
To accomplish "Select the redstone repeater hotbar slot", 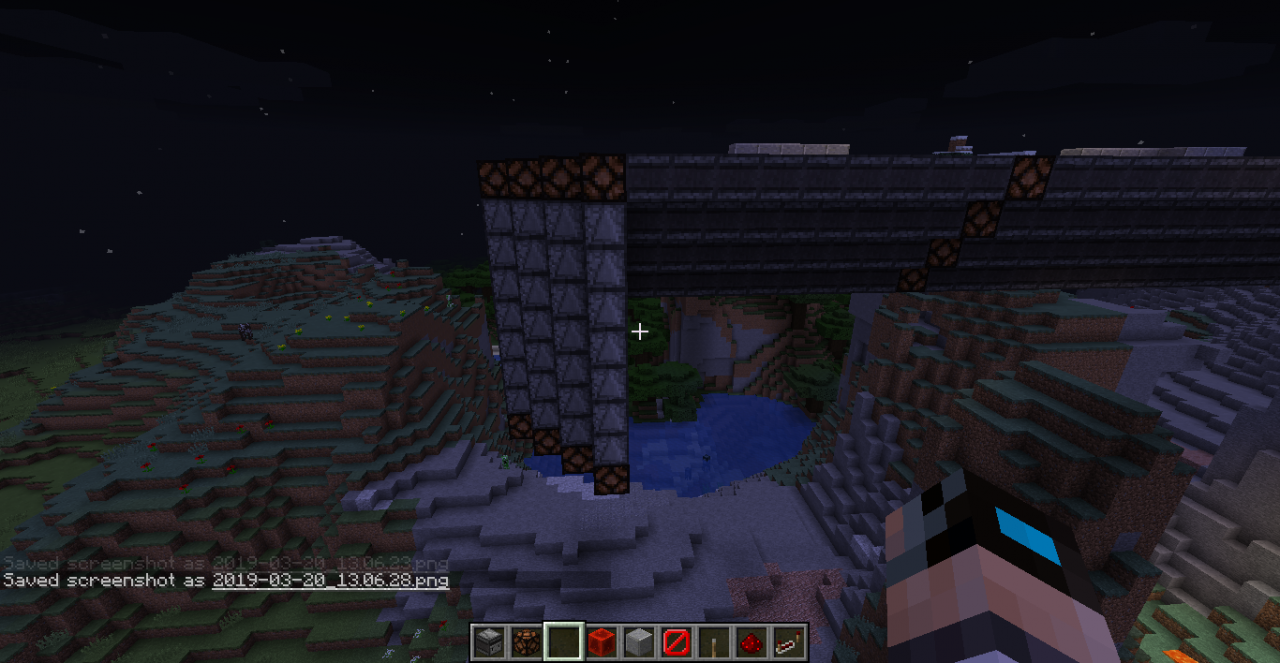I will coord(789,641).
